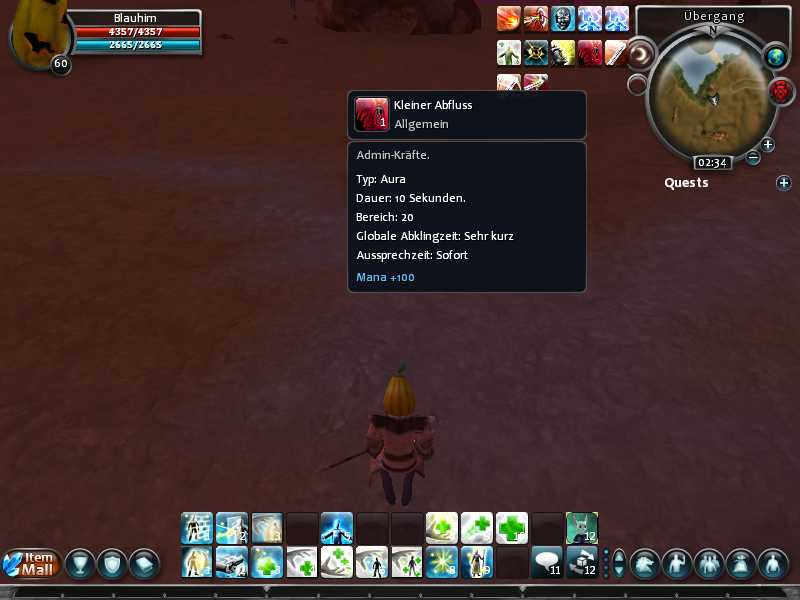Open the world map globe button

pos(776,57)
